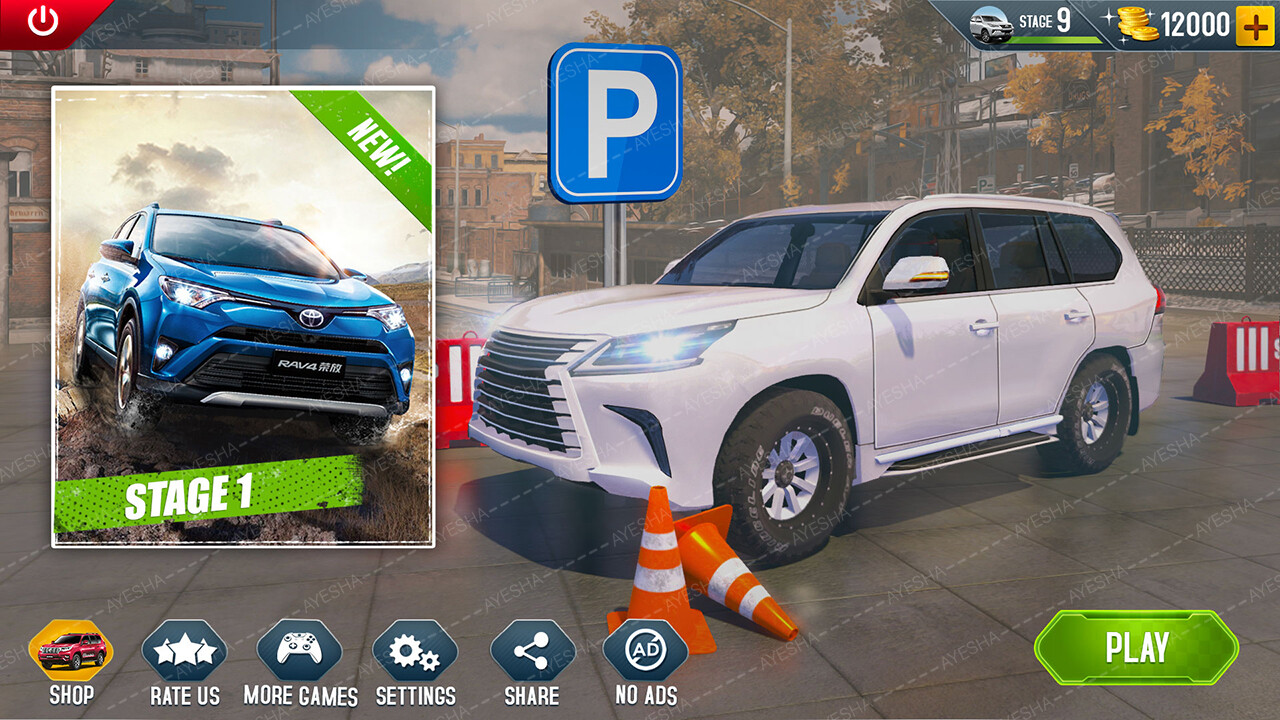Open the car Shop
Screen dimensions: 1280x720
tap(71, 651)
